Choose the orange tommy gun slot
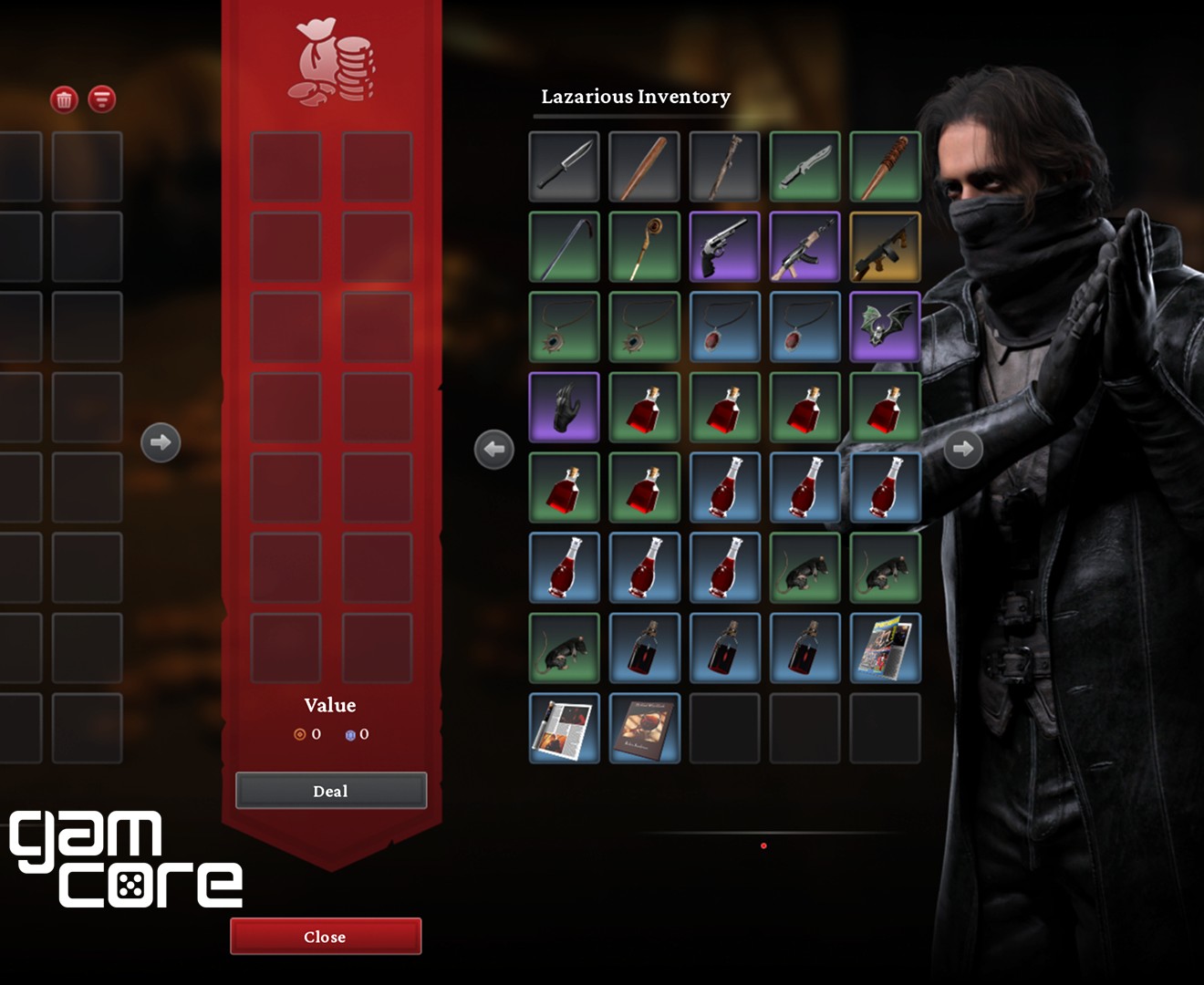Image resolution: width=1204 pixels, height=985 pixels. tap(885, 247)
